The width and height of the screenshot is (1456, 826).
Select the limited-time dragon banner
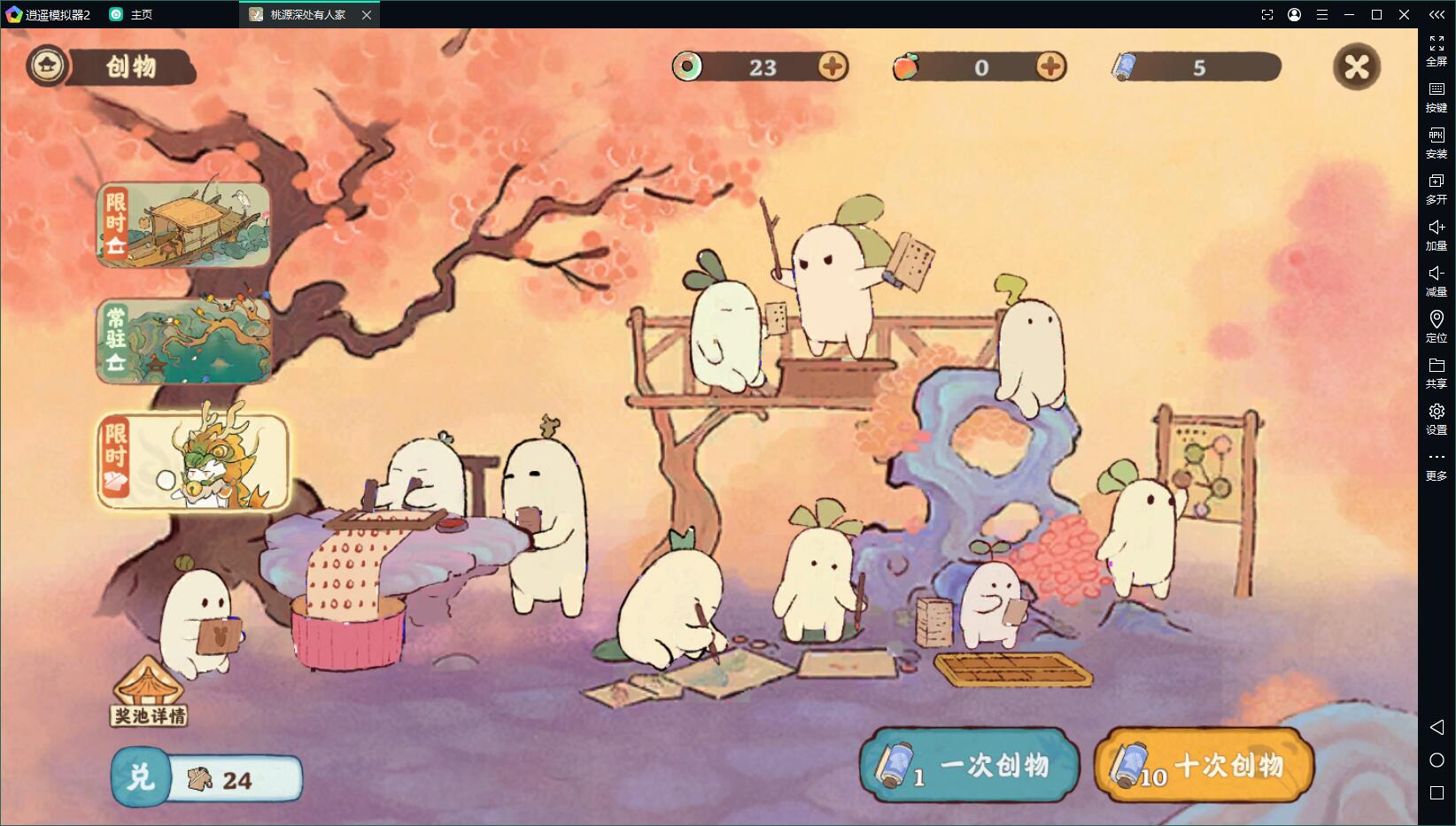click(193, 462)
